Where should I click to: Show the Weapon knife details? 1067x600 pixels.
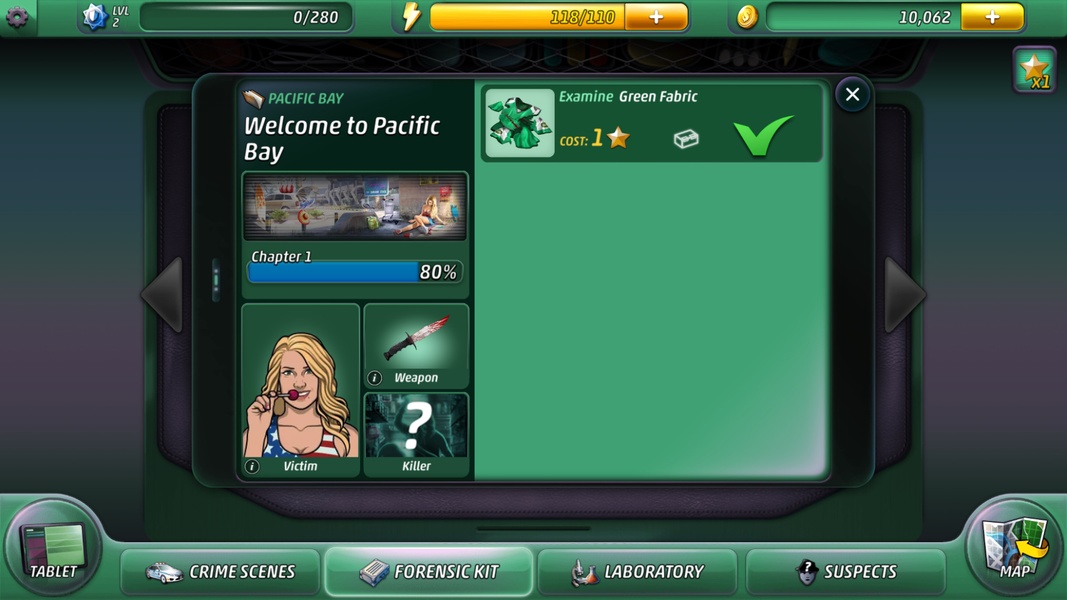(416, 346)
